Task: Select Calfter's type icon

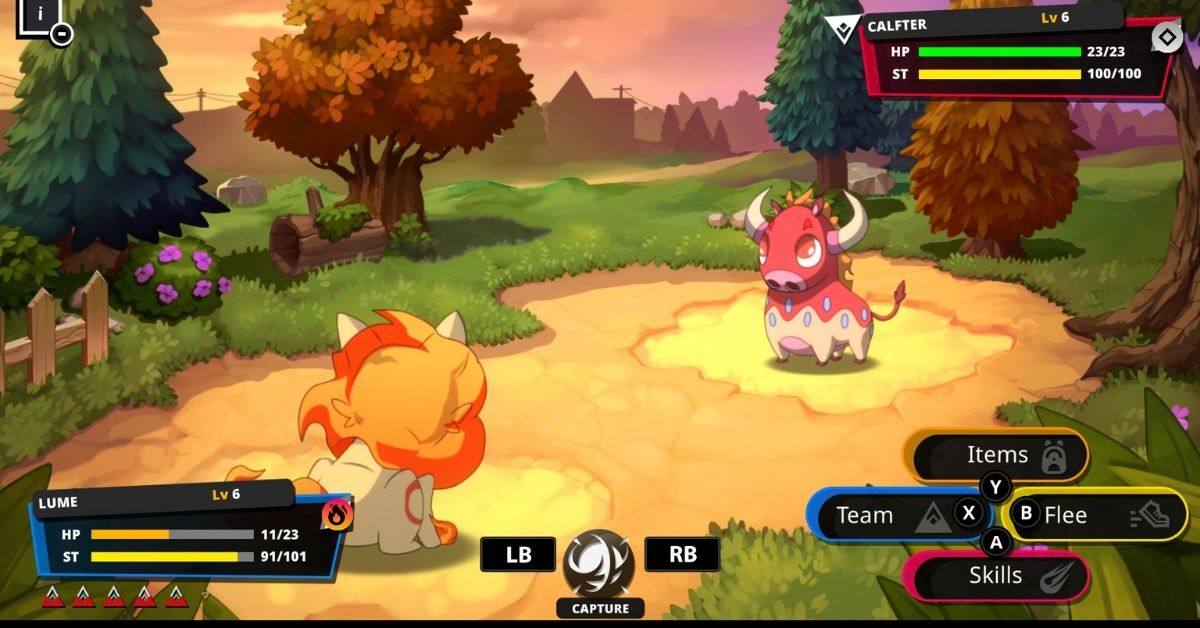Action: point(1166,38)
